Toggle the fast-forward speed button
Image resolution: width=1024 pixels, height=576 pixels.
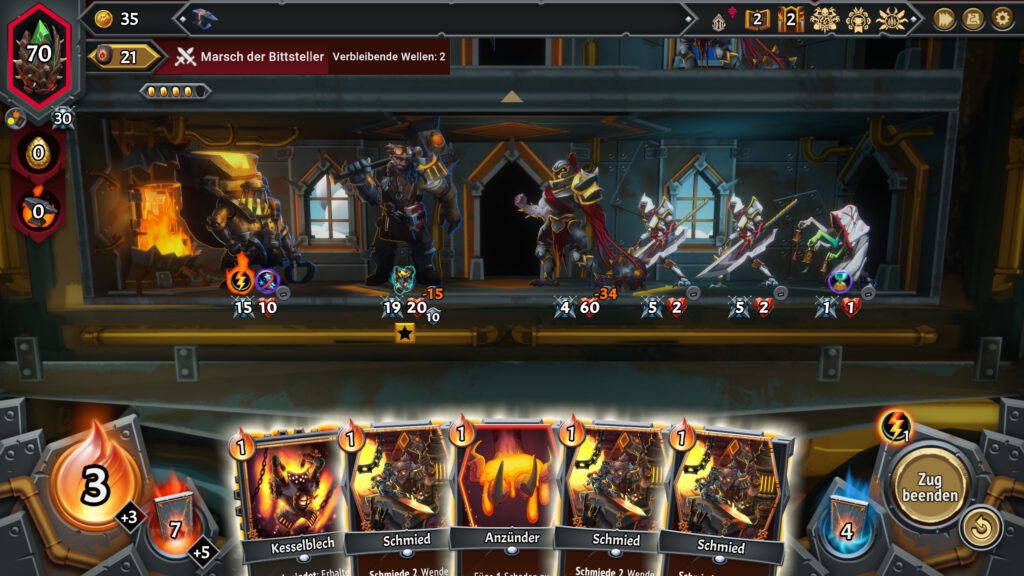944,18
